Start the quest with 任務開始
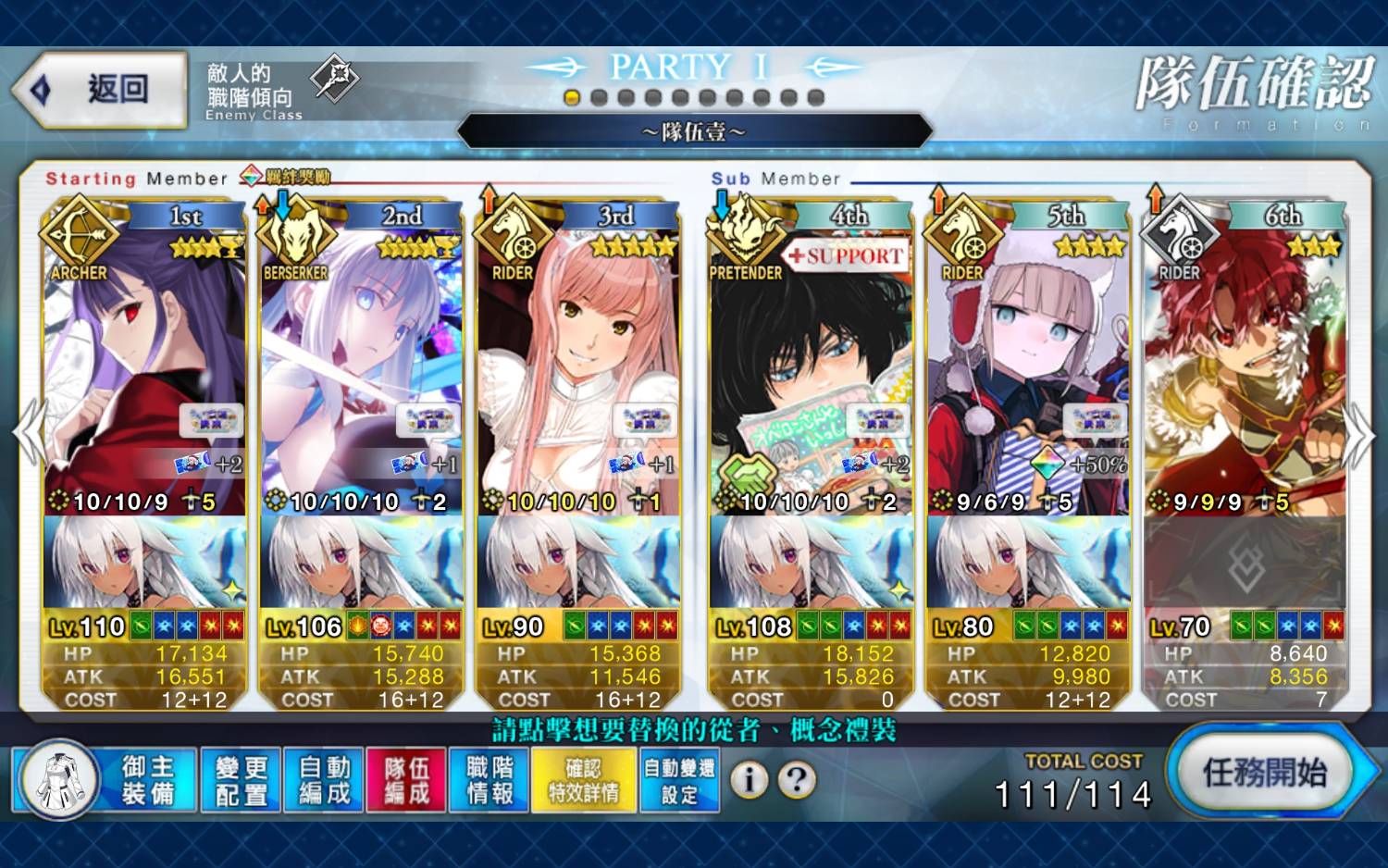Image resolution: width=1388 pixels, height=868 pixels. pyautogui.click(x=1264, y=772)
